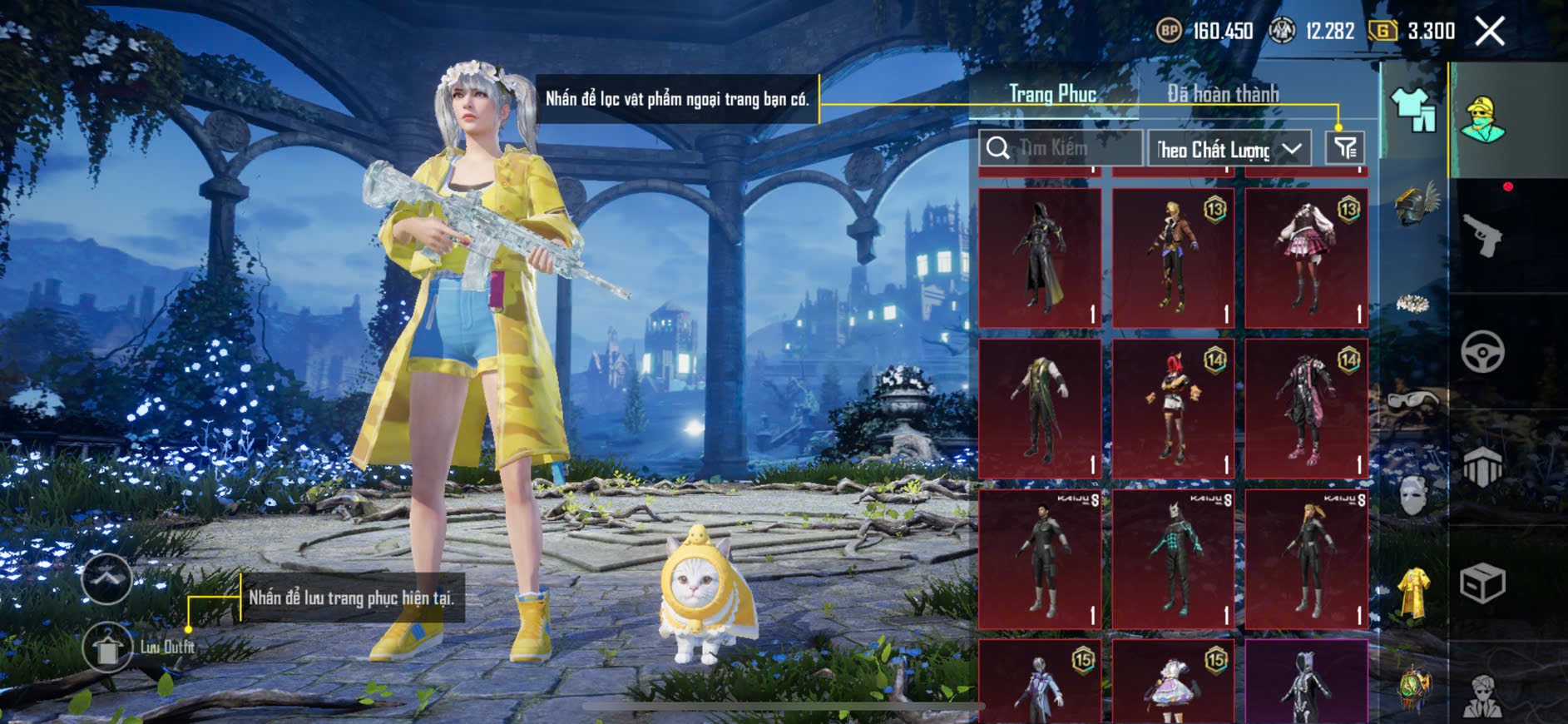Pick the level 14 red-haired outfit
This screenshot has height=724, width=1568.
(x=1173, y=409)
